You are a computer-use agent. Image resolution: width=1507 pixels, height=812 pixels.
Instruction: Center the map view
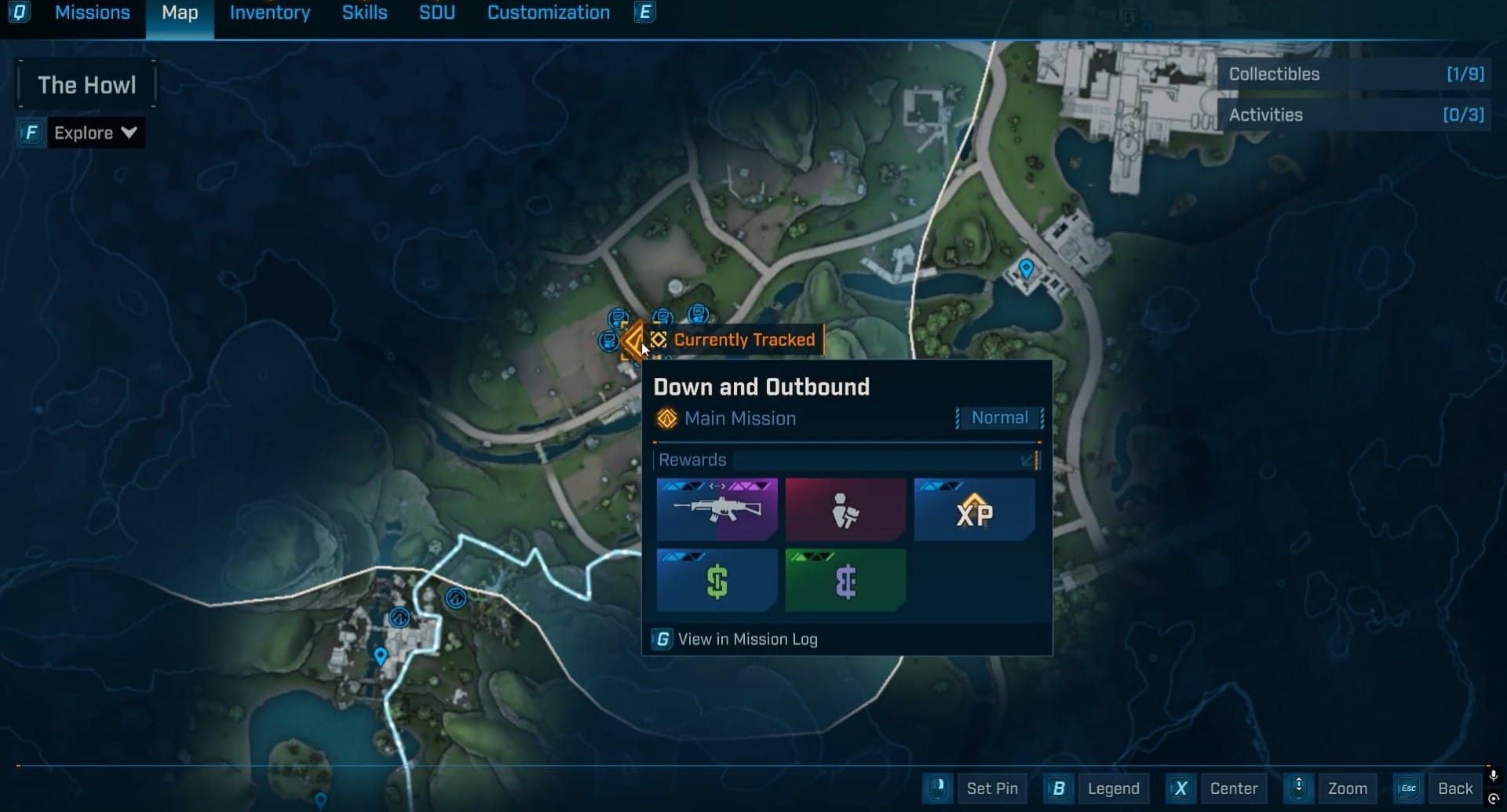(x=1233, y=788)
